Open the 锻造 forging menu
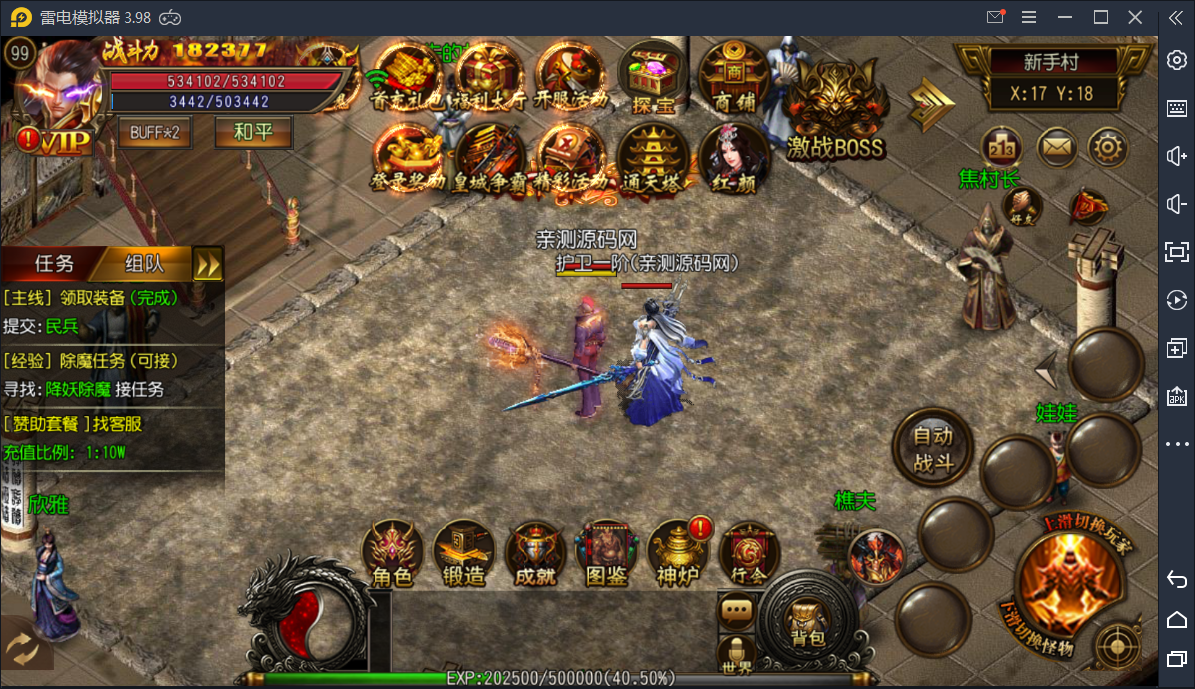1195x689 pixels. point(464,553)
